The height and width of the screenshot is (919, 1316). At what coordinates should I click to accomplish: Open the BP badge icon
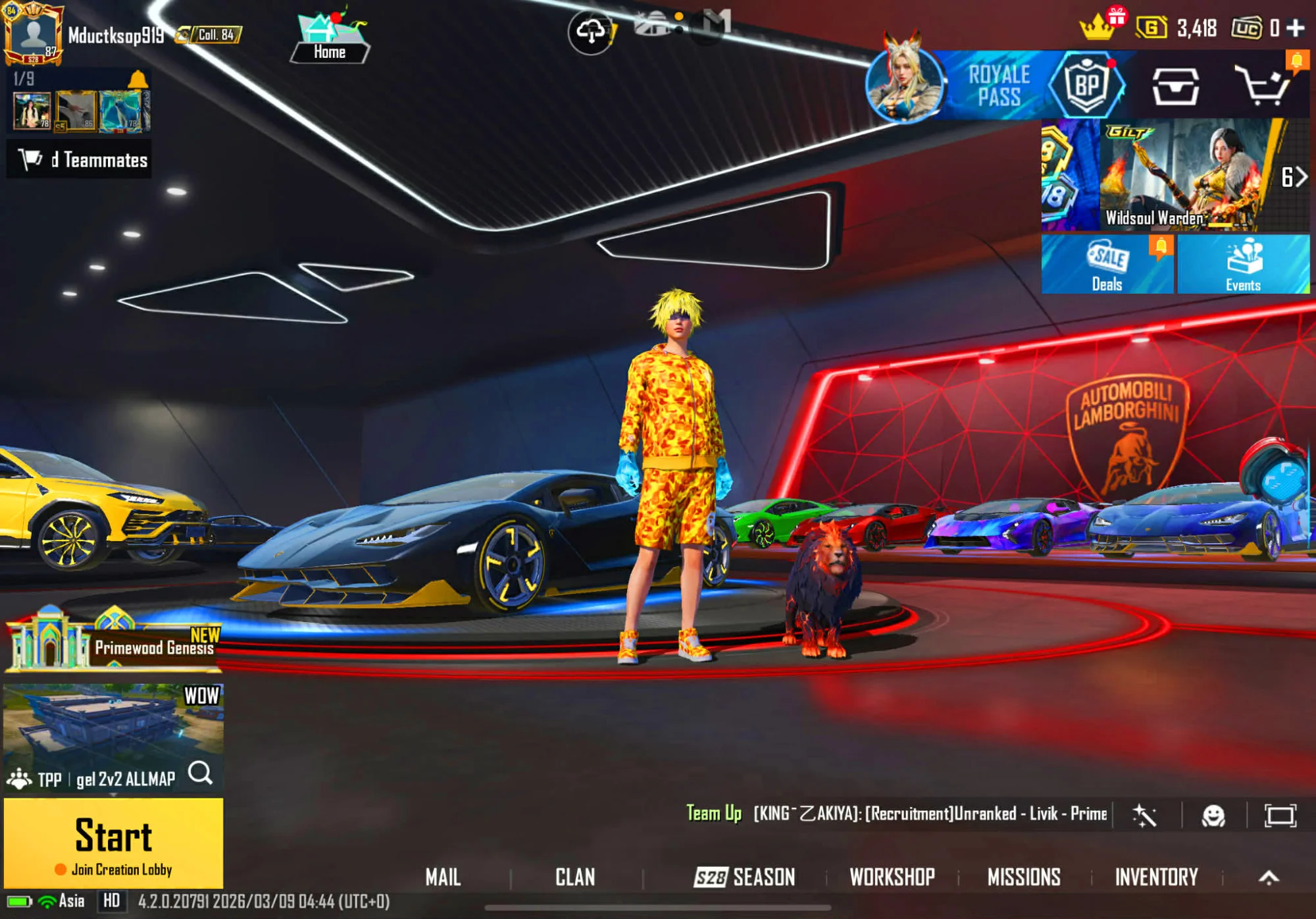(1087, 86)
